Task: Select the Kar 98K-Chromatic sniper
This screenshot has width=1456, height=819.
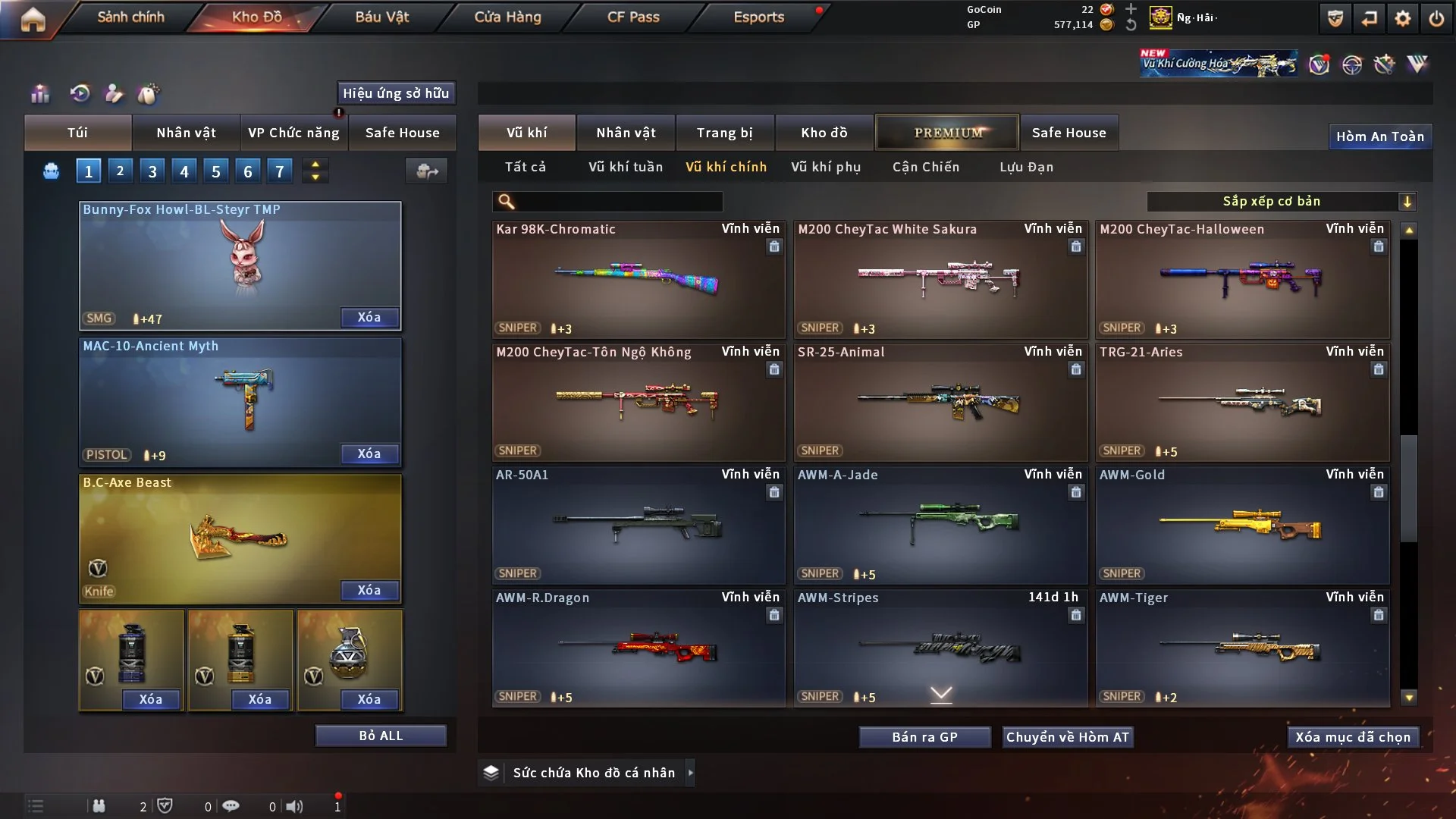Action: (x=638, y=281)
